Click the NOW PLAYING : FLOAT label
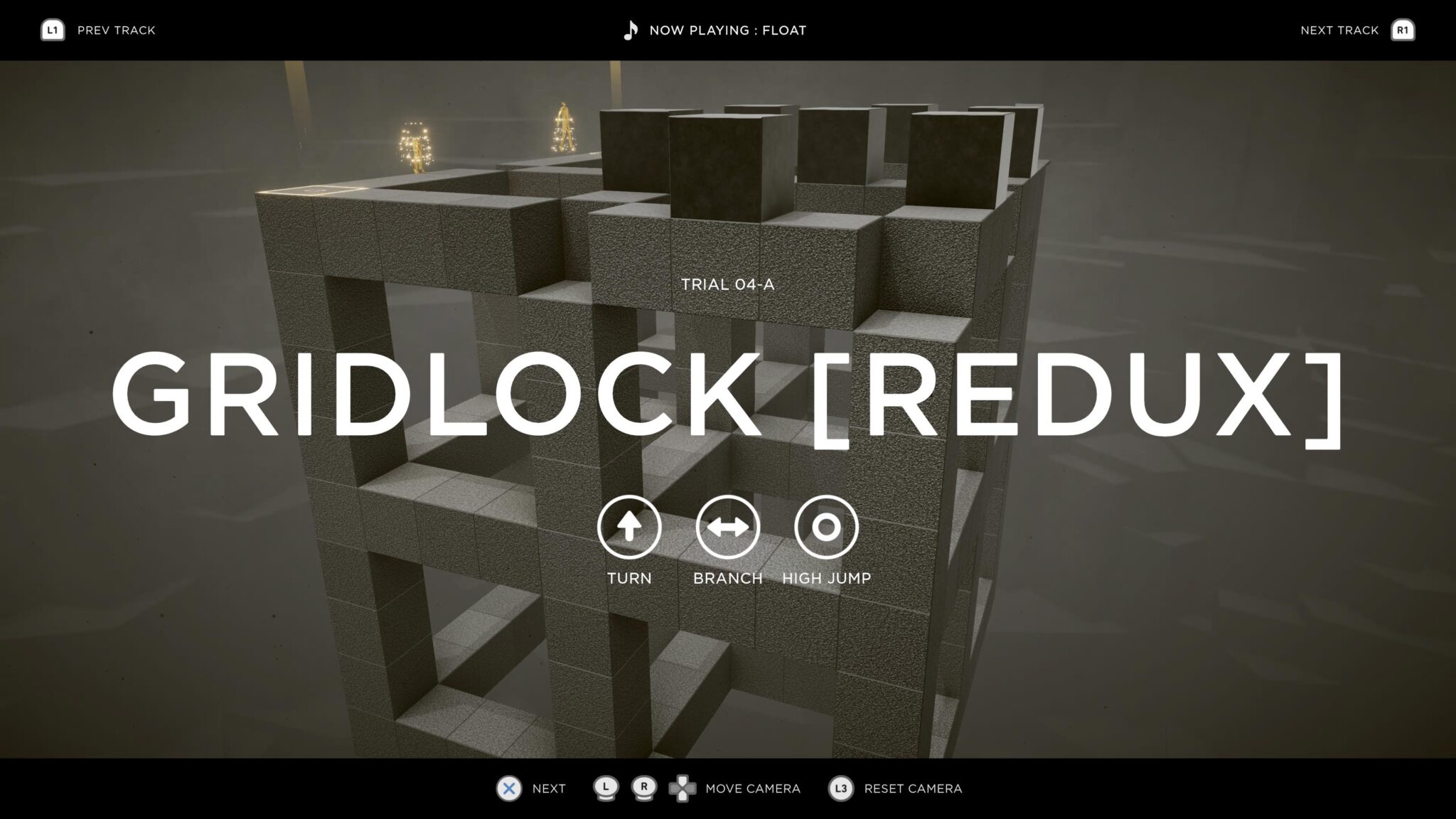Image resolution: width=1456 pixels, height=819 pixels. 728,30
